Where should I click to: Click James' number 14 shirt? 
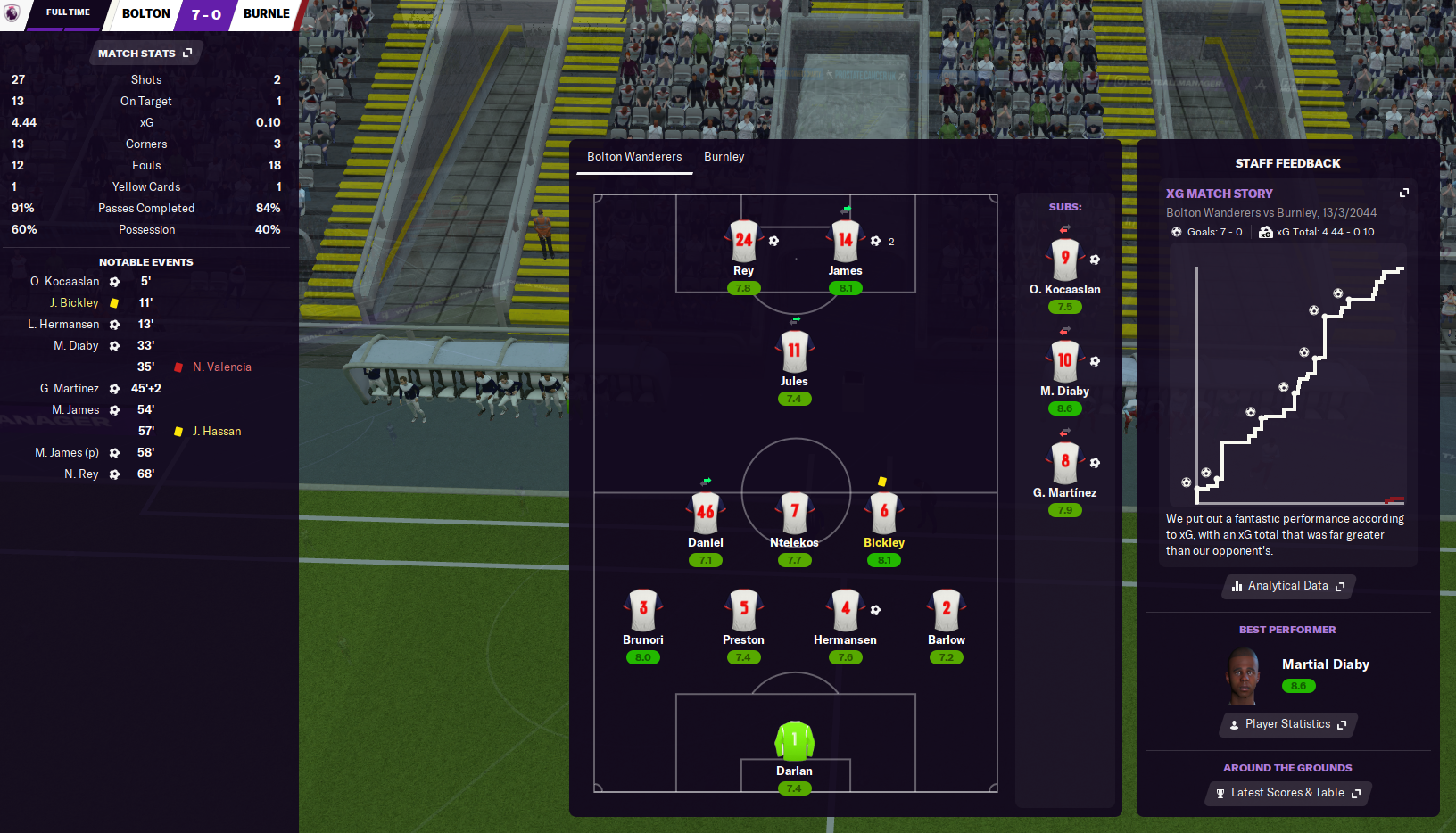(x=845, y=241)
